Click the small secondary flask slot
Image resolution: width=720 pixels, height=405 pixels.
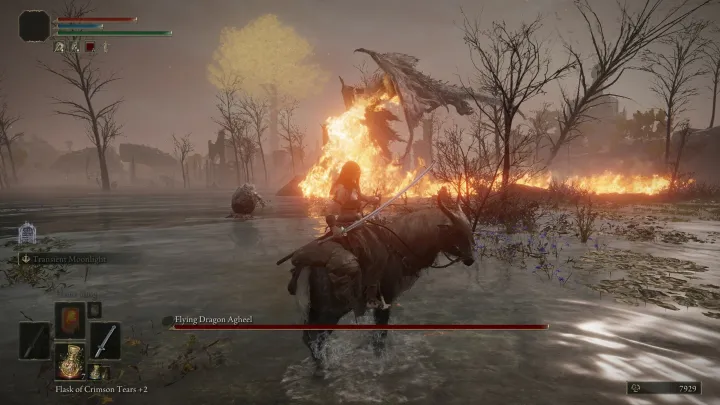(x=96, y=372)
